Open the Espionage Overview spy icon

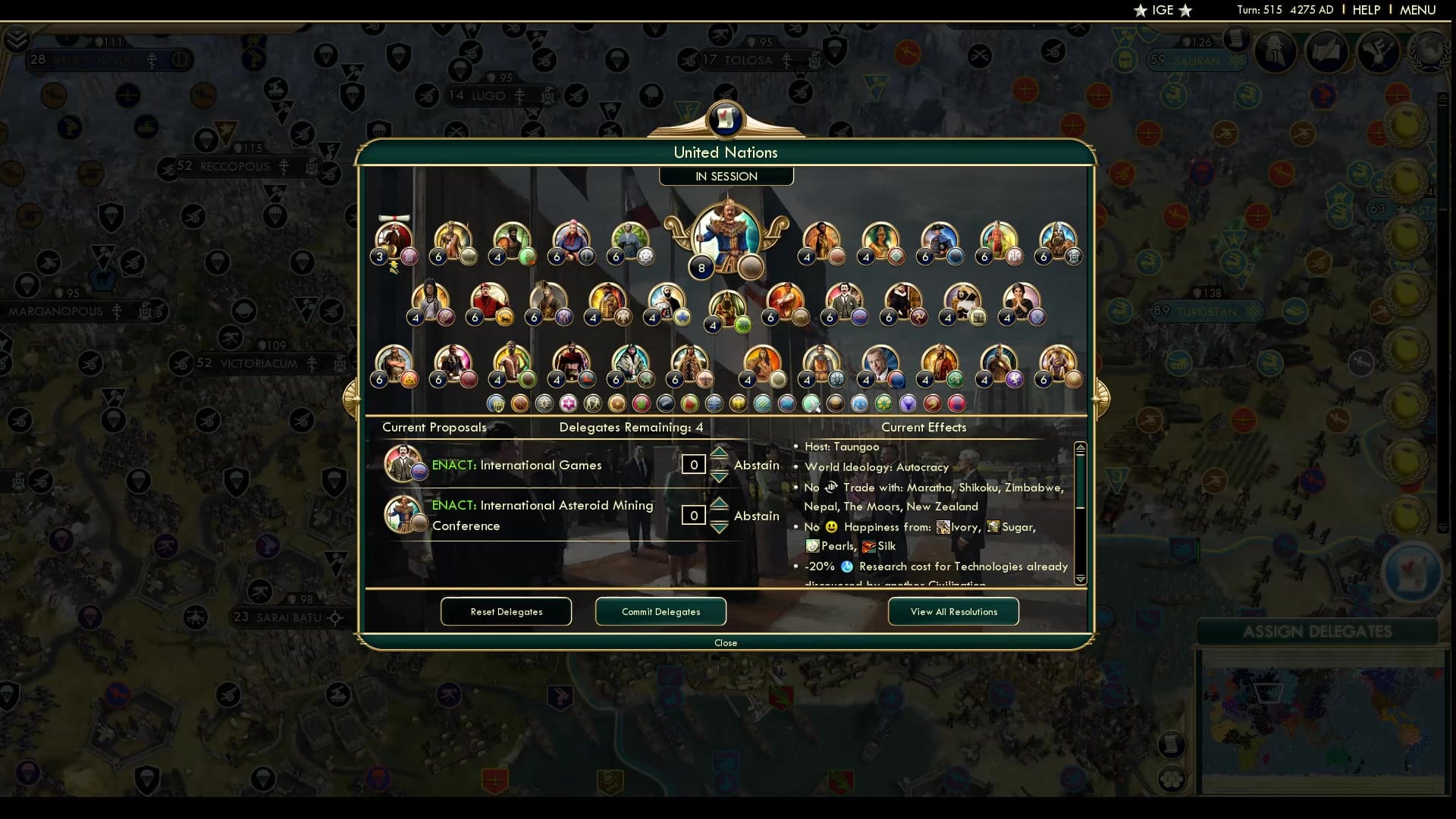[x=1276, y=52]
